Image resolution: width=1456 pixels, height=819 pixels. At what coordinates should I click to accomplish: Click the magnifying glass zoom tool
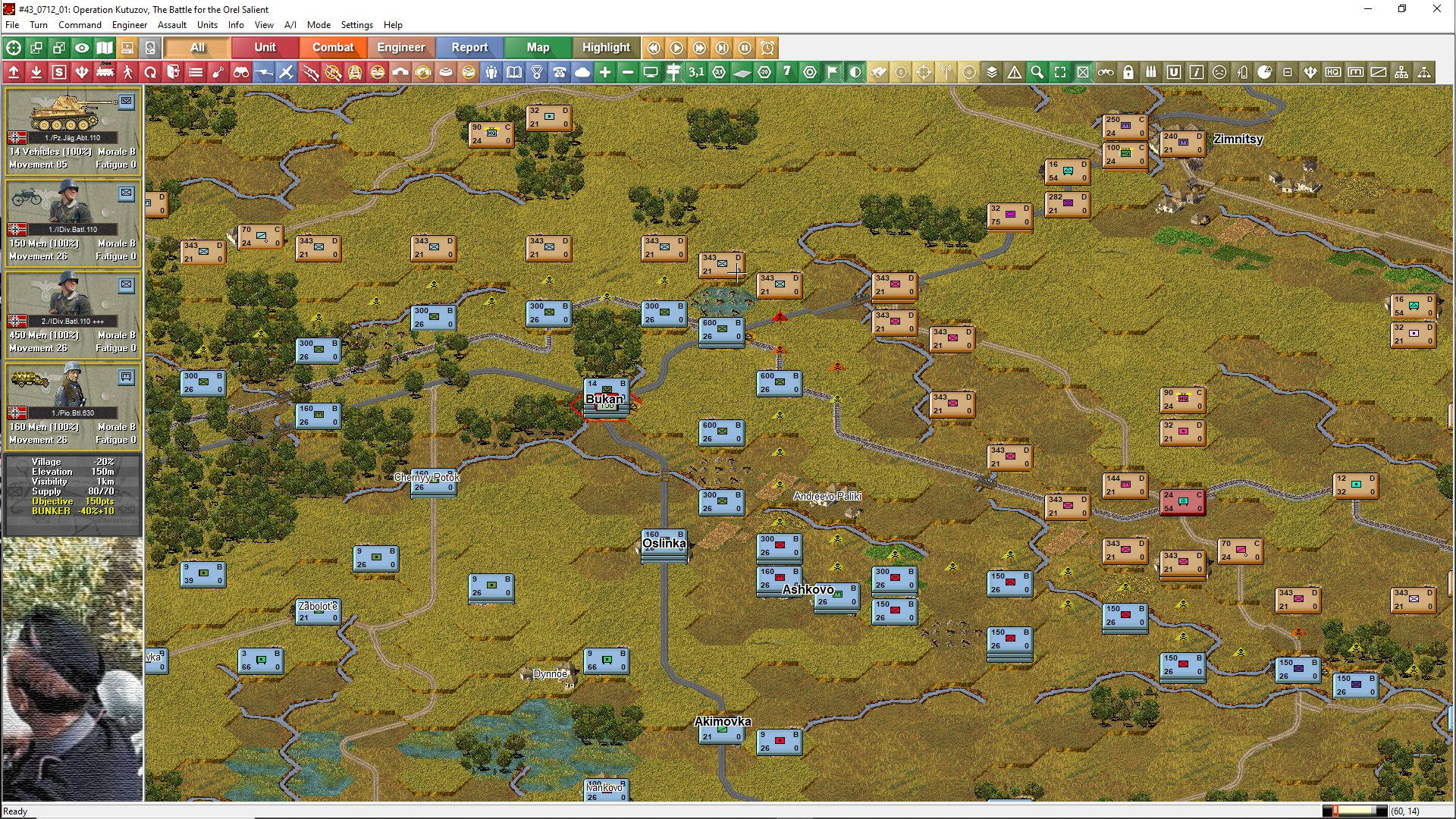coord(1036,72)
